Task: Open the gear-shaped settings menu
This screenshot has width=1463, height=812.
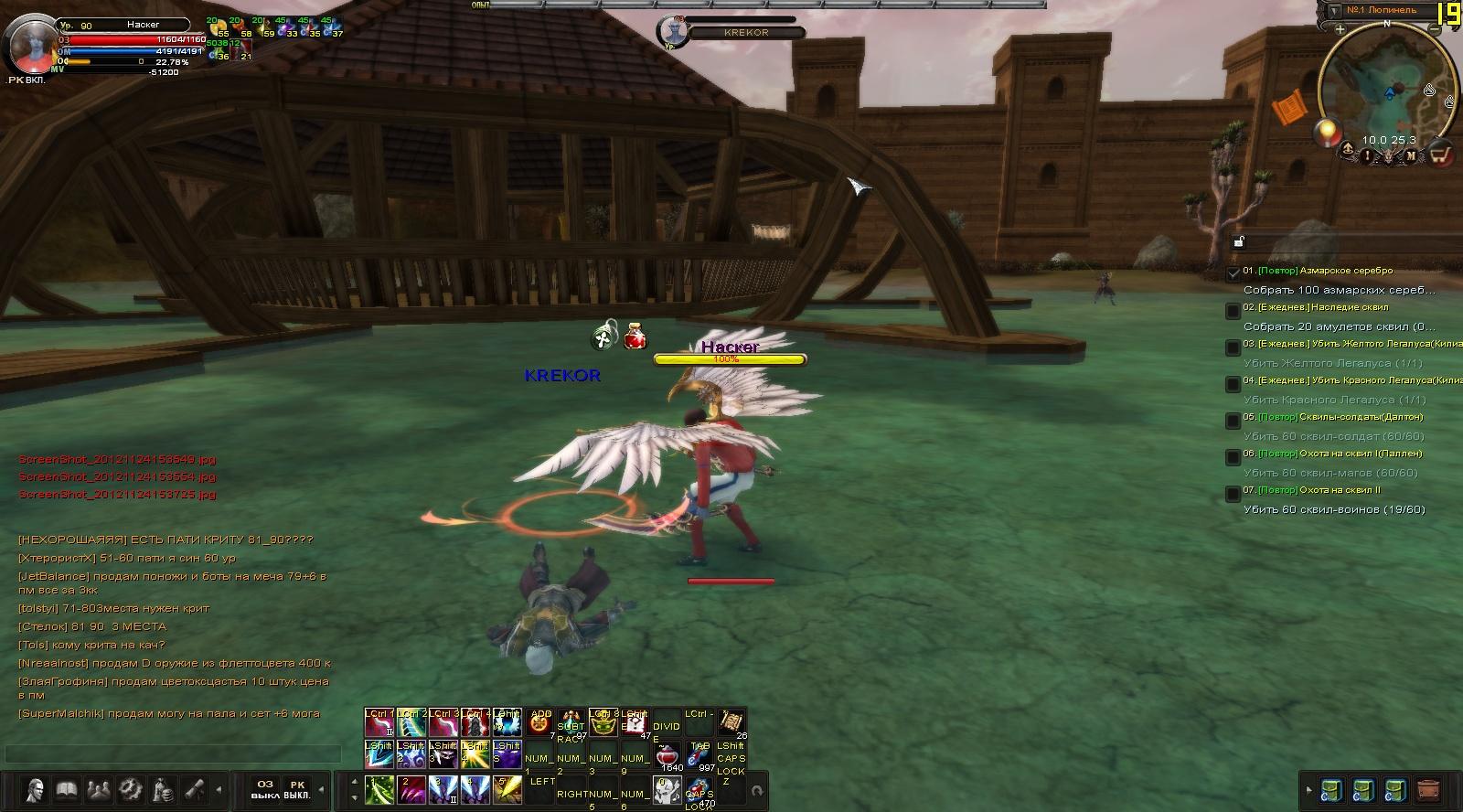Action: tap(130, 788)
